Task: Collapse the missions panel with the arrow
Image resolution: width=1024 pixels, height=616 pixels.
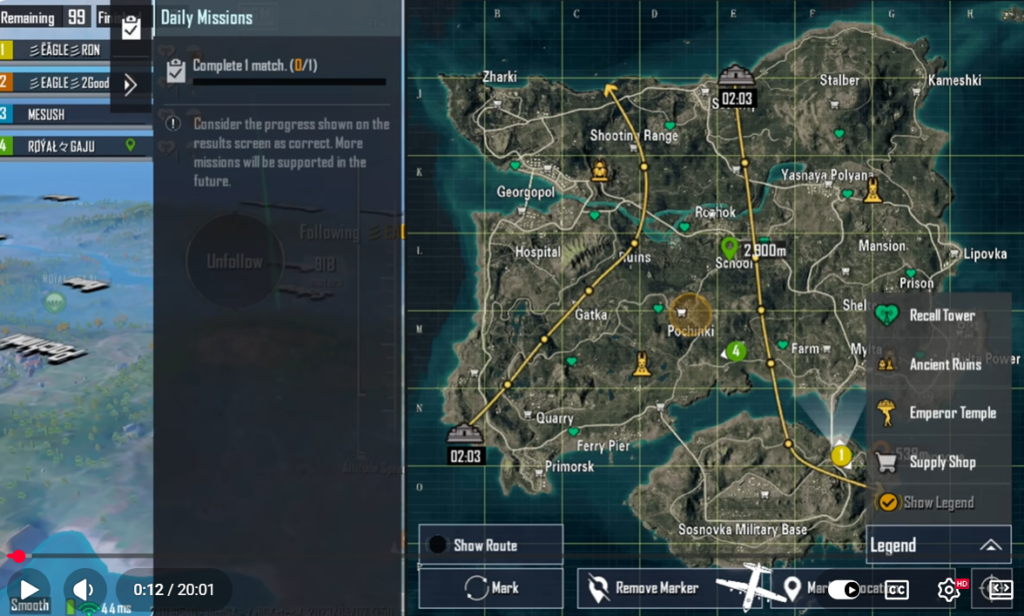Action: tap(130, 85)
